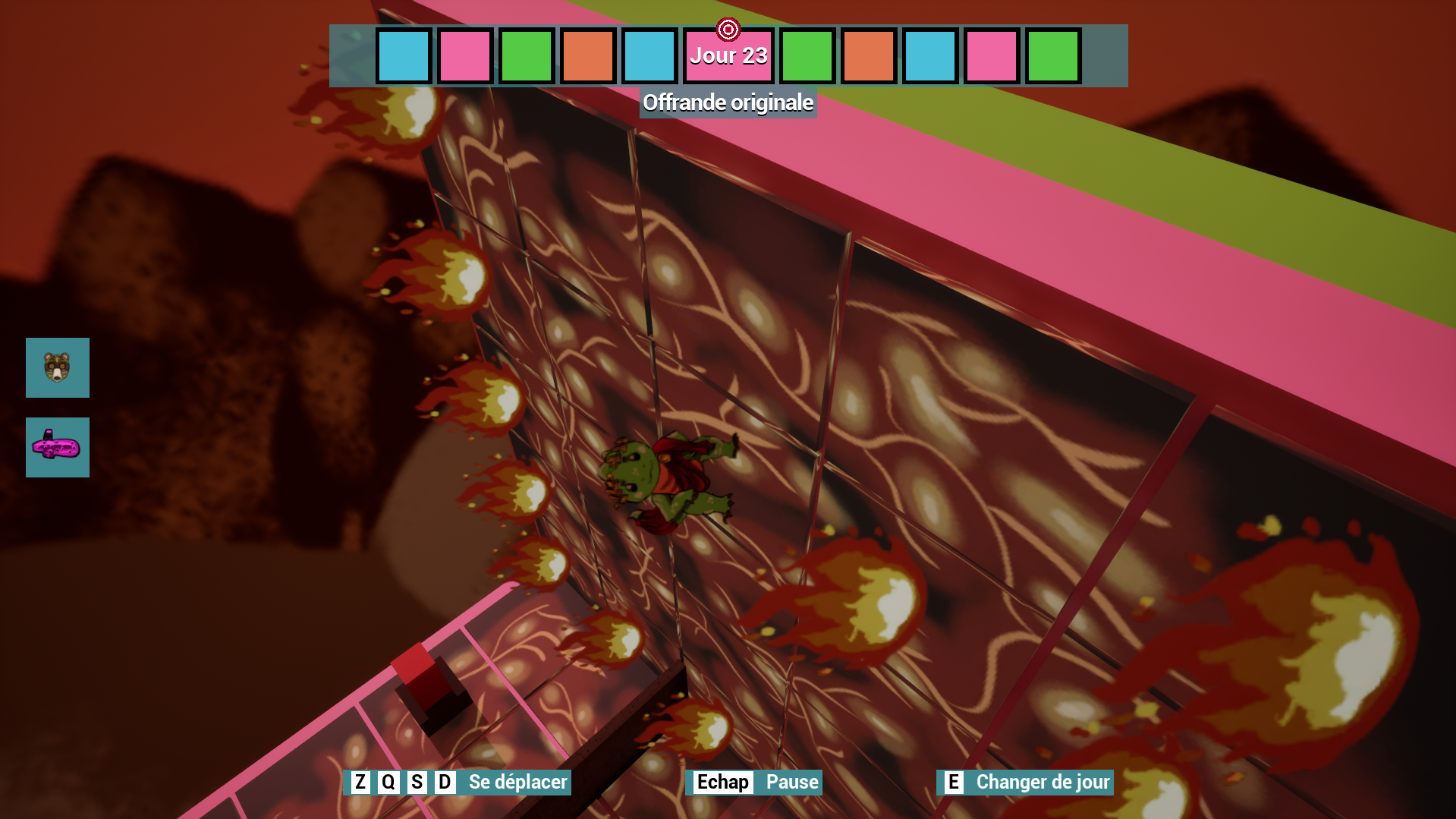Click the Q key icon in movement hints
1456x819 pixels.
(389, 782)
